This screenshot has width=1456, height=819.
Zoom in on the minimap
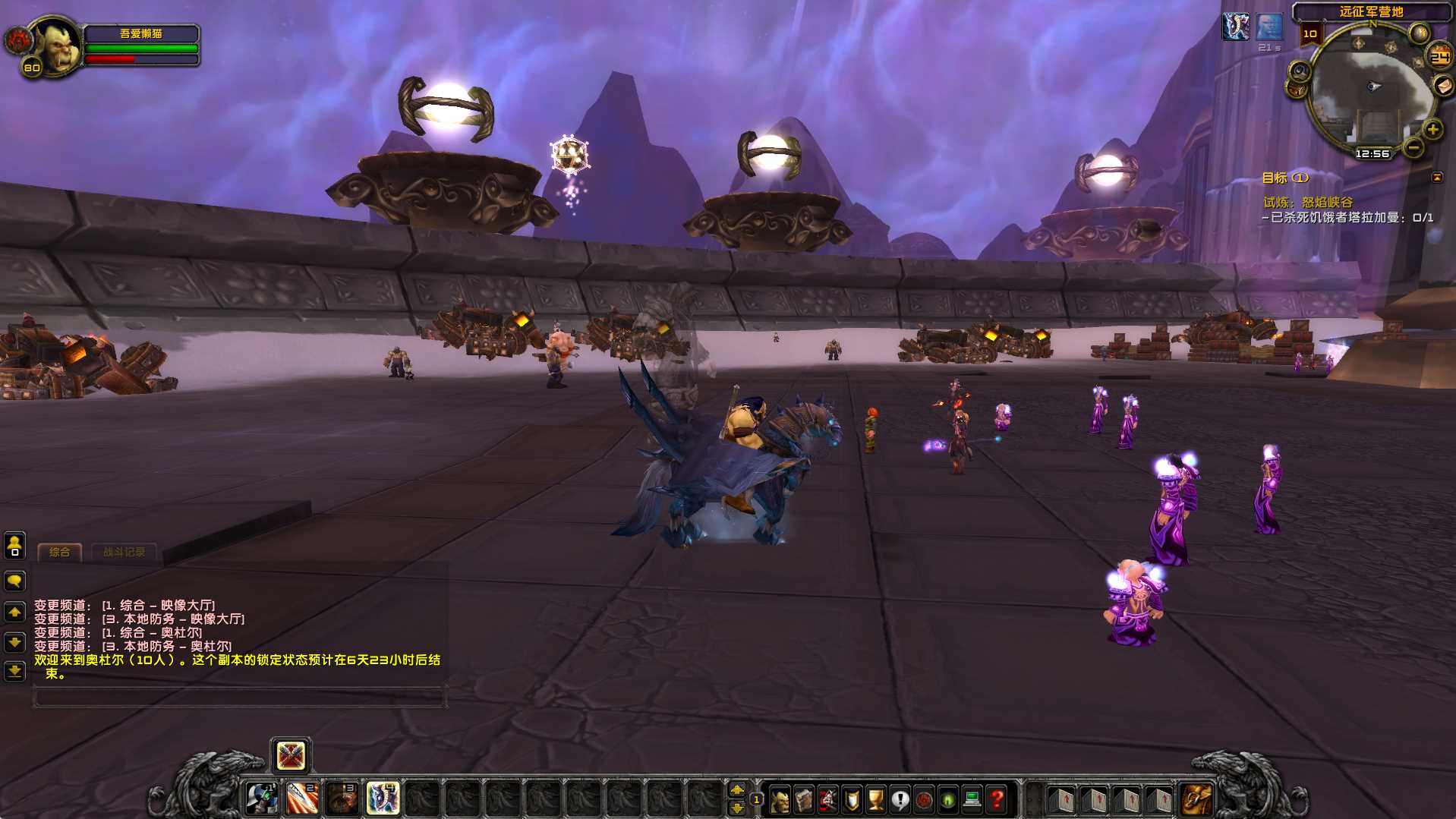1432,129
